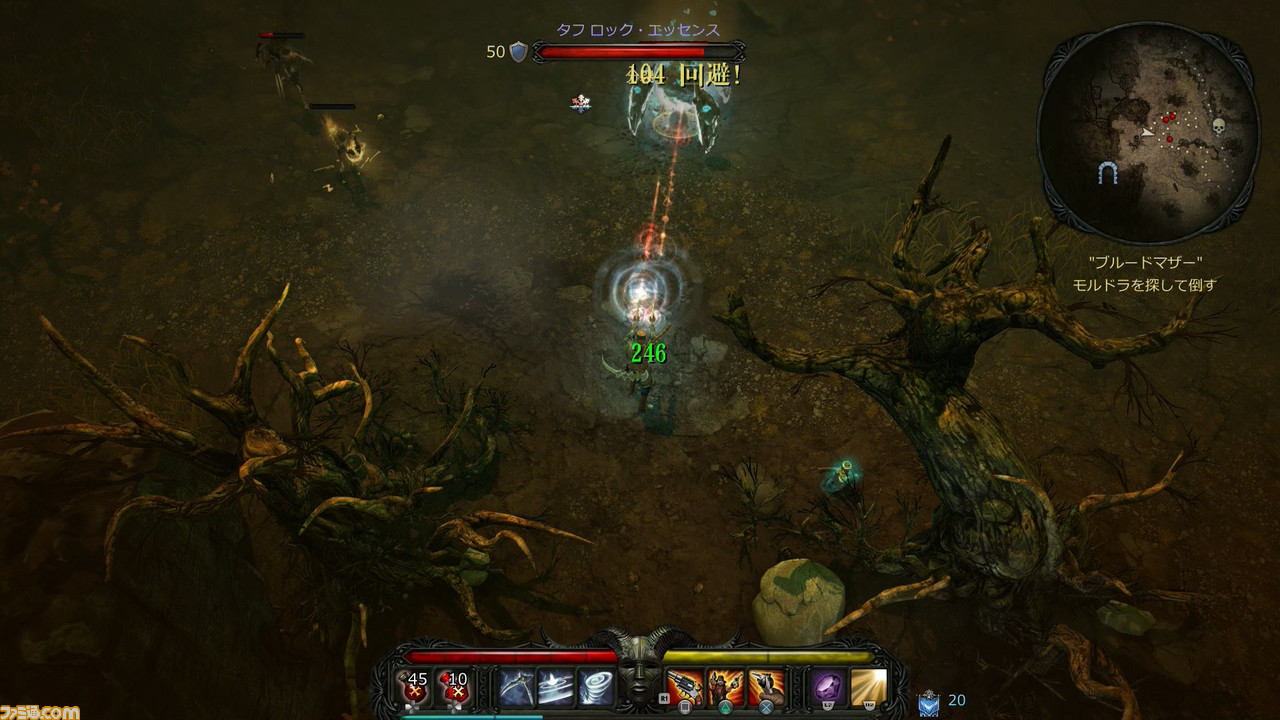Screen dimensions: 1280x720
Task: Select the dual-pistol gunslinger skill
Action: click(x=726, y=688)
